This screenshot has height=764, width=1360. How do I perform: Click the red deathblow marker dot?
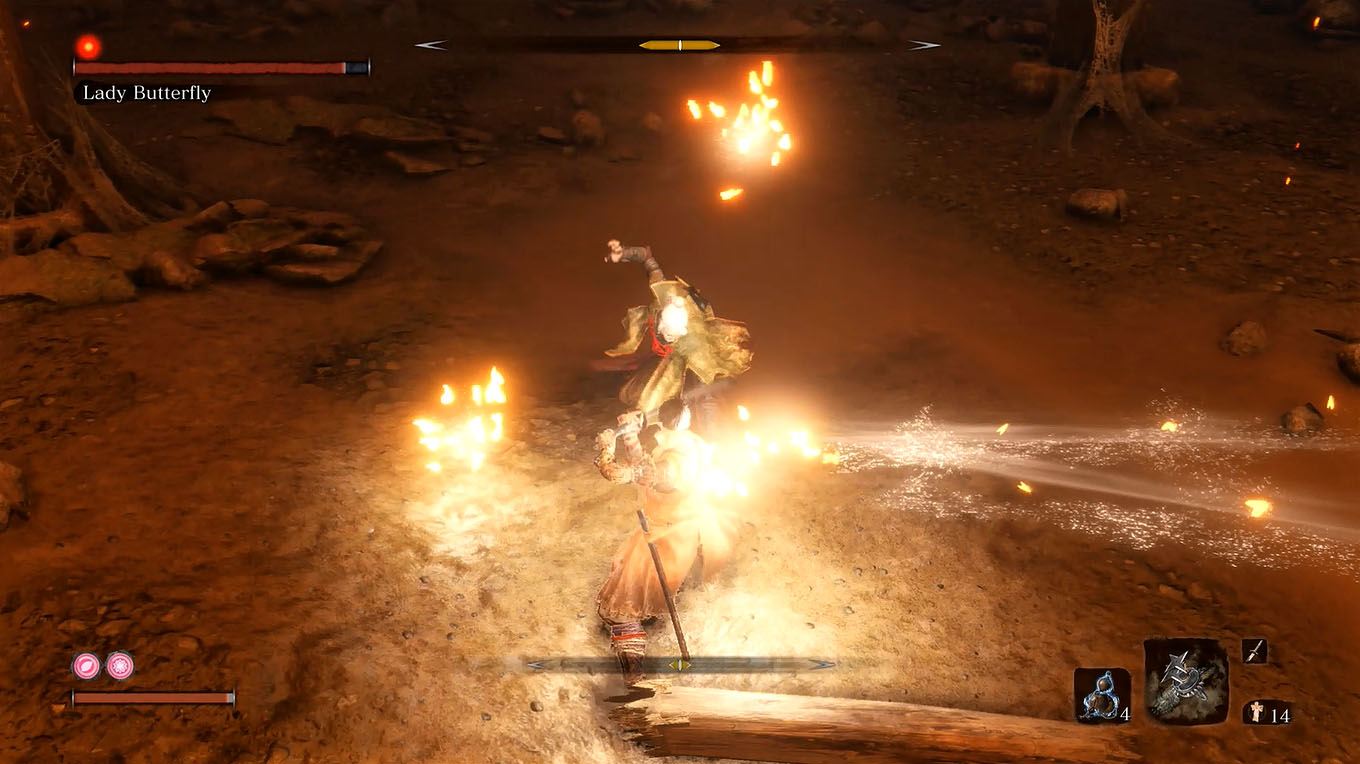87,47
